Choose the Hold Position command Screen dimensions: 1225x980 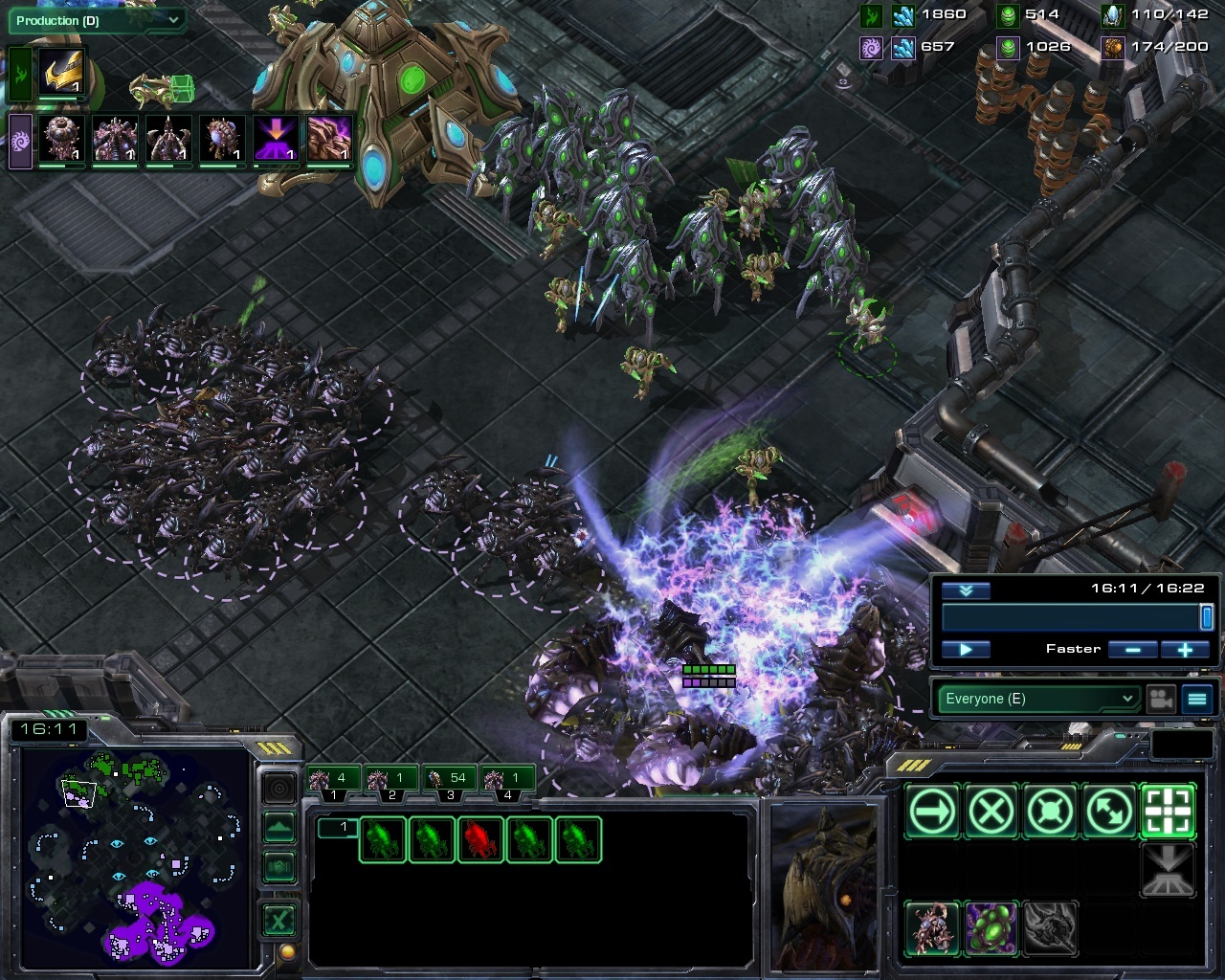(1051, 813)
